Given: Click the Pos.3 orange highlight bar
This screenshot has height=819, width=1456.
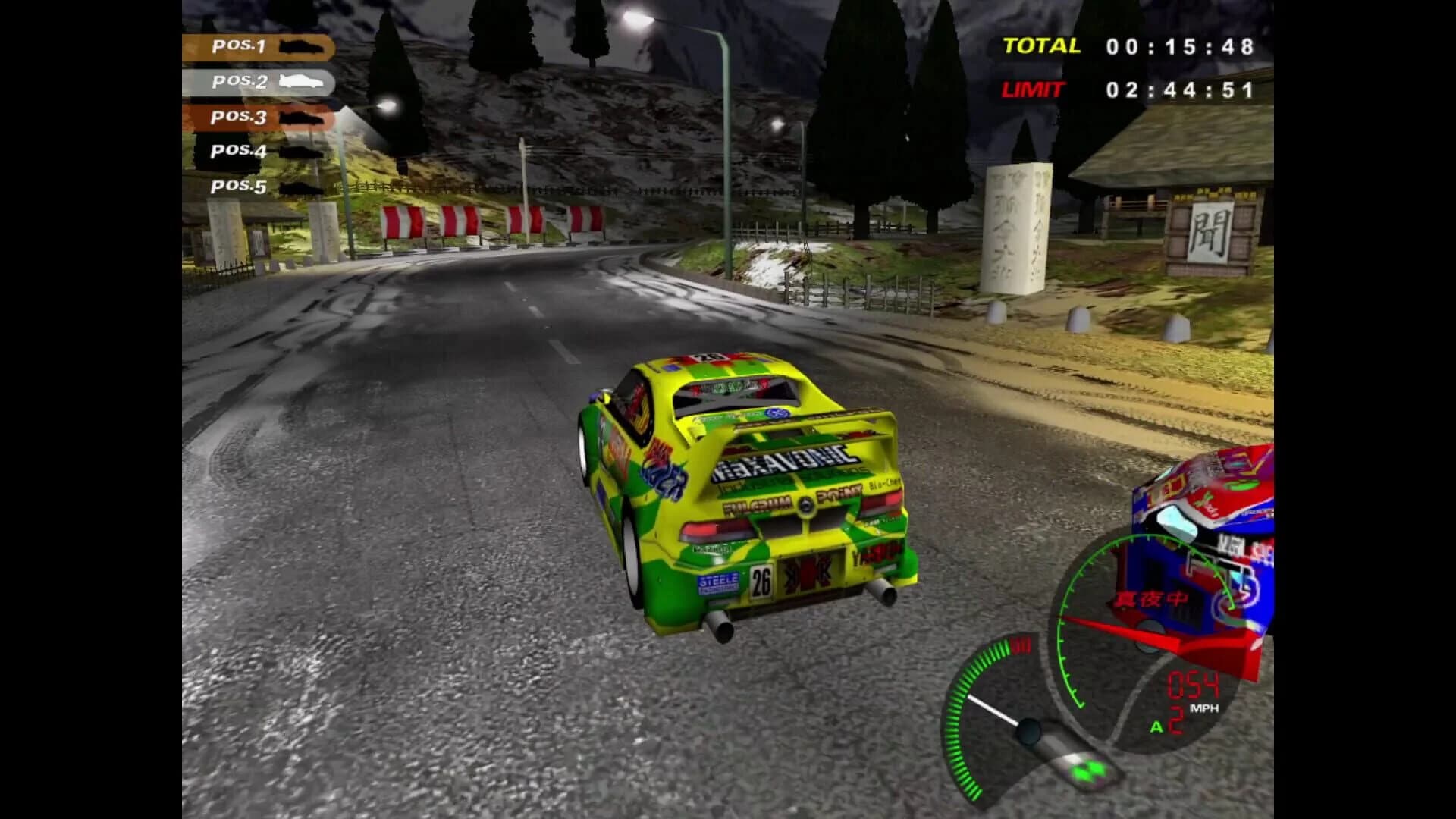Looking at the screenshot, I should coord(239,119).
